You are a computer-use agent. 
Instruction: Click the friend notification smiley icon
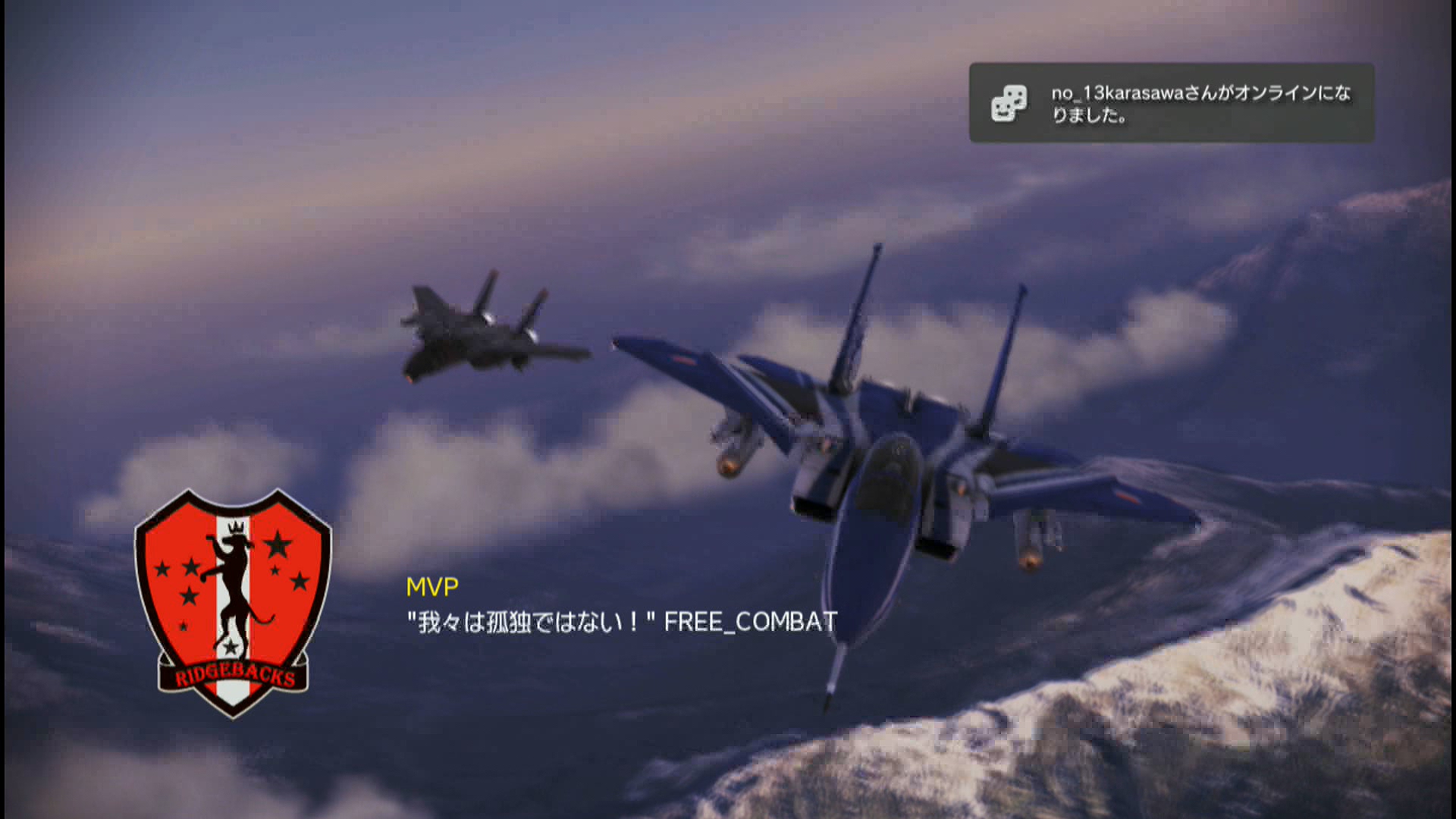coord(1009,103)
